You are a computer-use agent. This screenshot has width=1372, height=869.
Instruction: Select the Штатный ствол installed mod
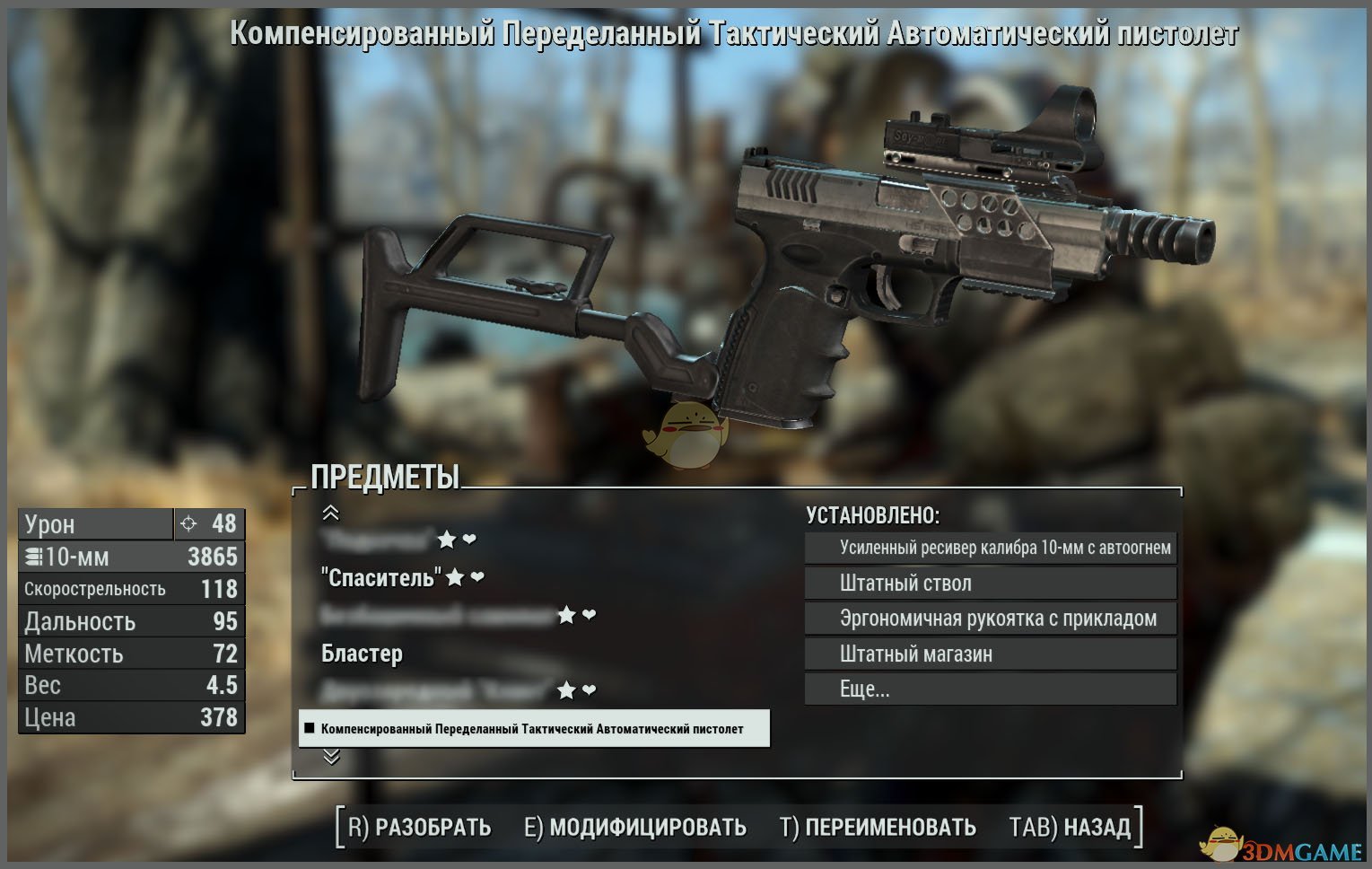pyautogui.click(x=991, y=584)
